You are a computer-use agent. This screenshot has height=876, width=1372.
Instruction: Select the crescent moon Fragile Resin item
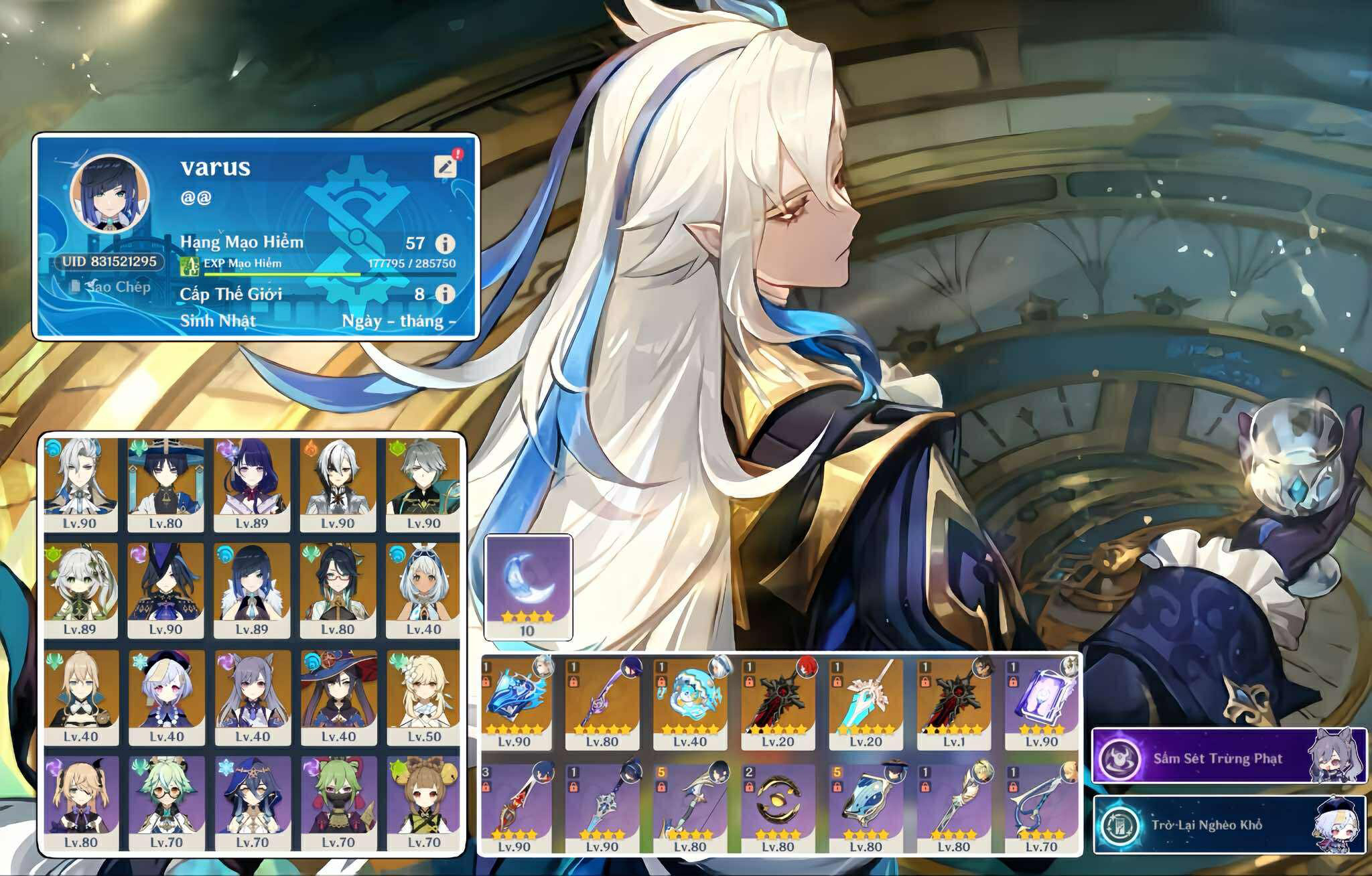click(528, 586)
